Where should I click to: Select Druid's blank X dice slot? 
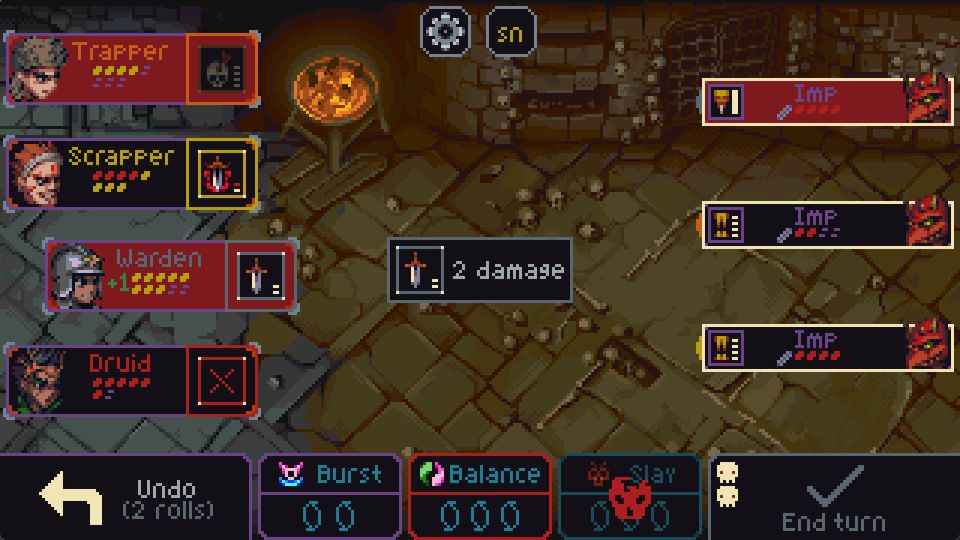222,380
